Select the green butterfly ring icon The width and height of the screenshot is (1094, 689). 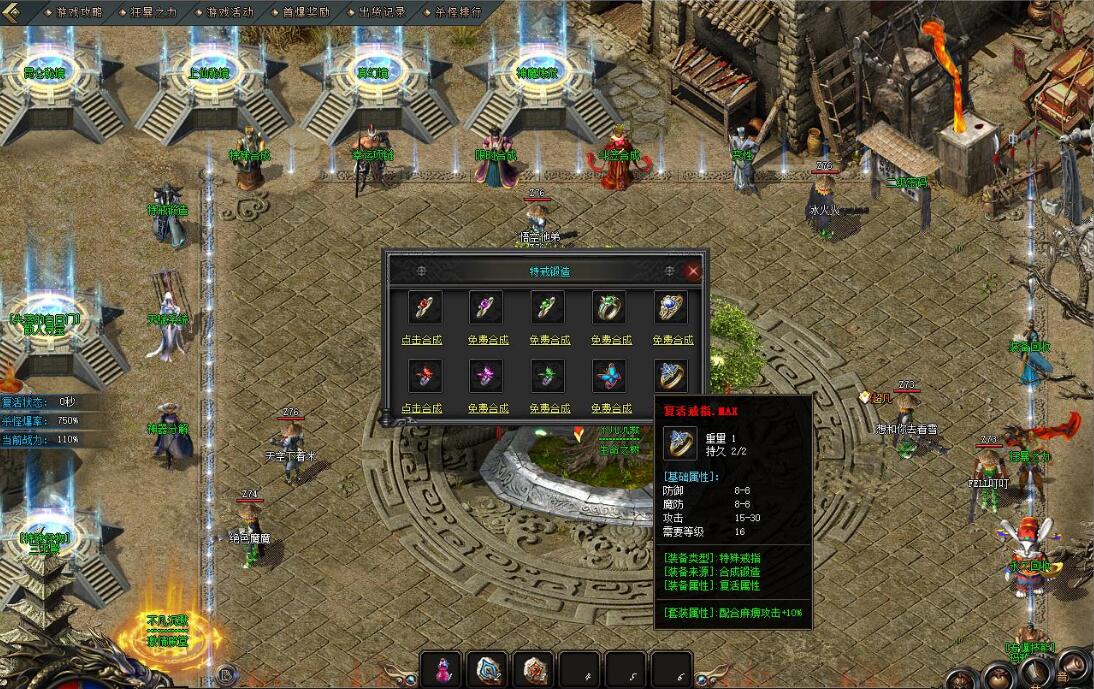click(x=547, y=376)
